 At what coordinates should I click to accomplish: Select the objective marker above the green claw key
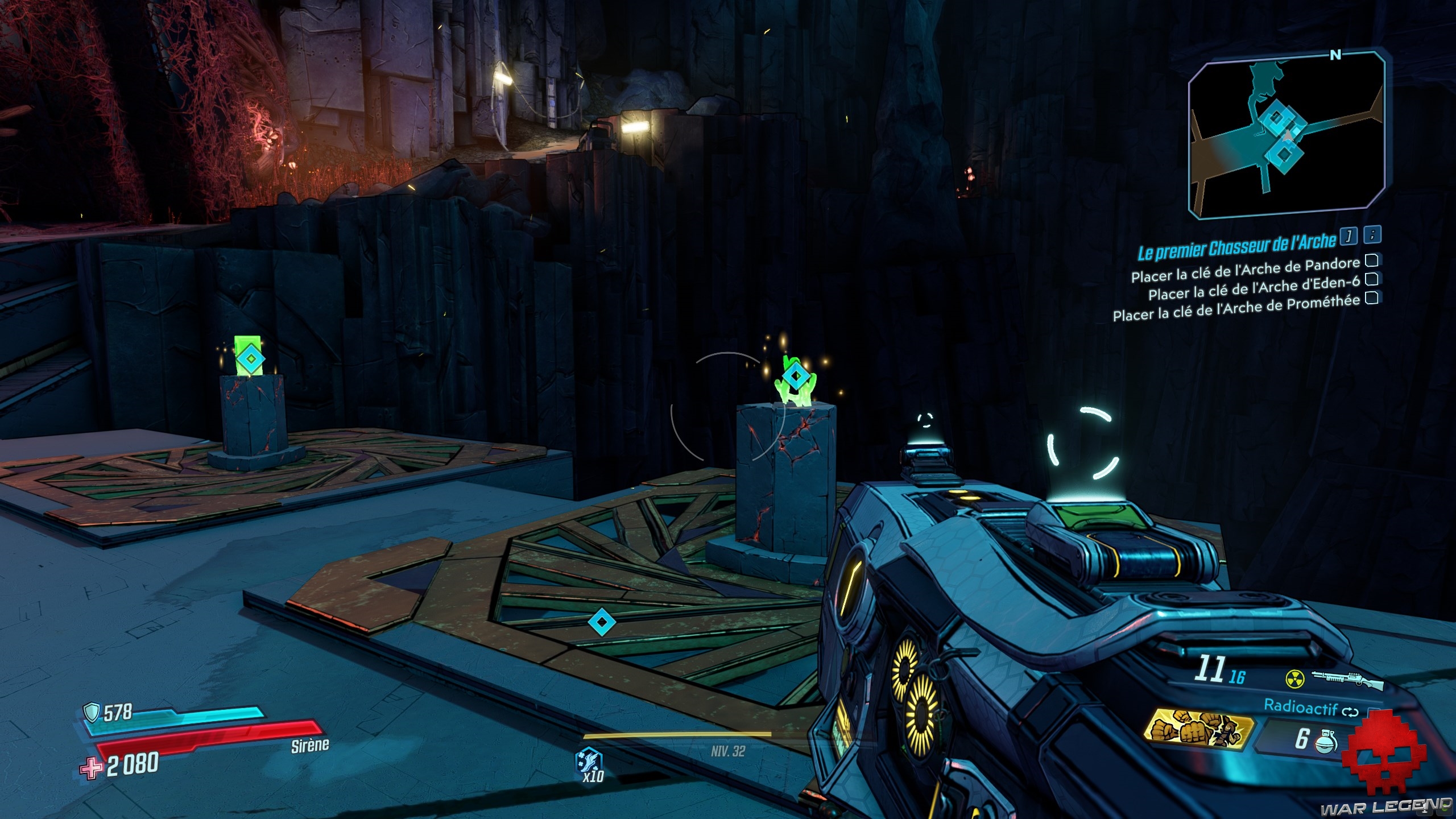click(795, 376)
